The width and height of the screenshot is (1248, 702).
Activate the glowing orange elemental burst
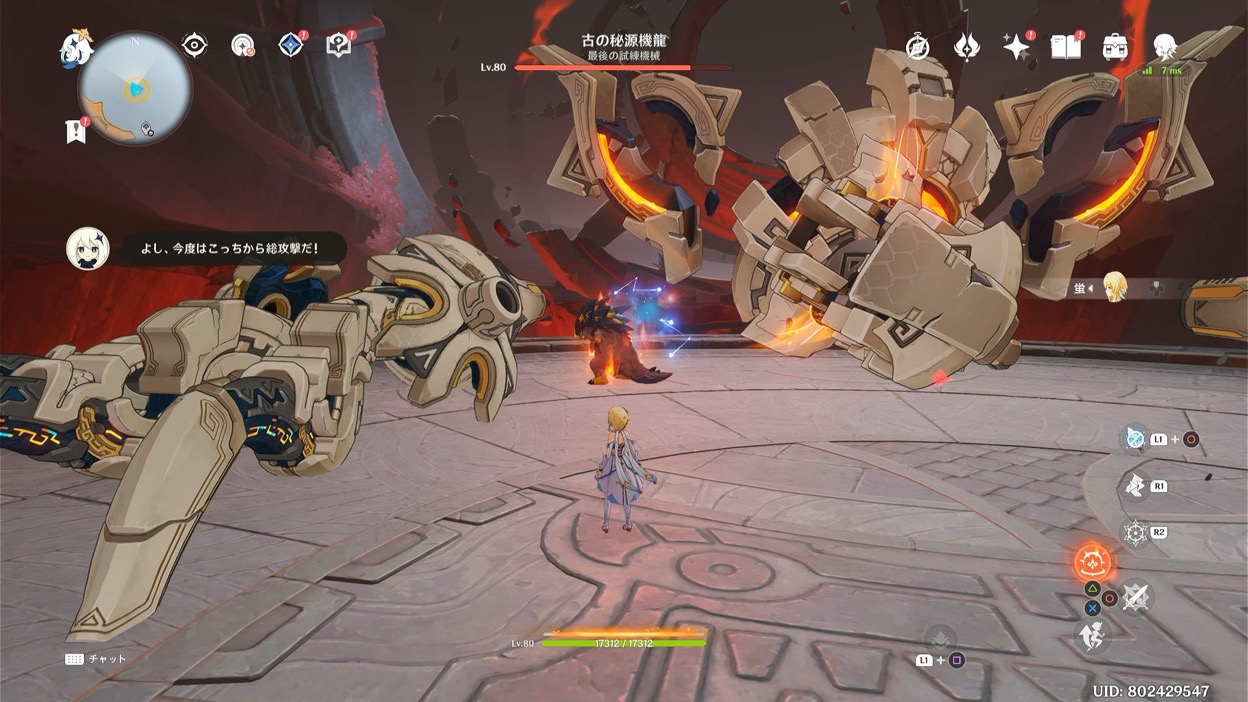click(x=1092, y=561)
